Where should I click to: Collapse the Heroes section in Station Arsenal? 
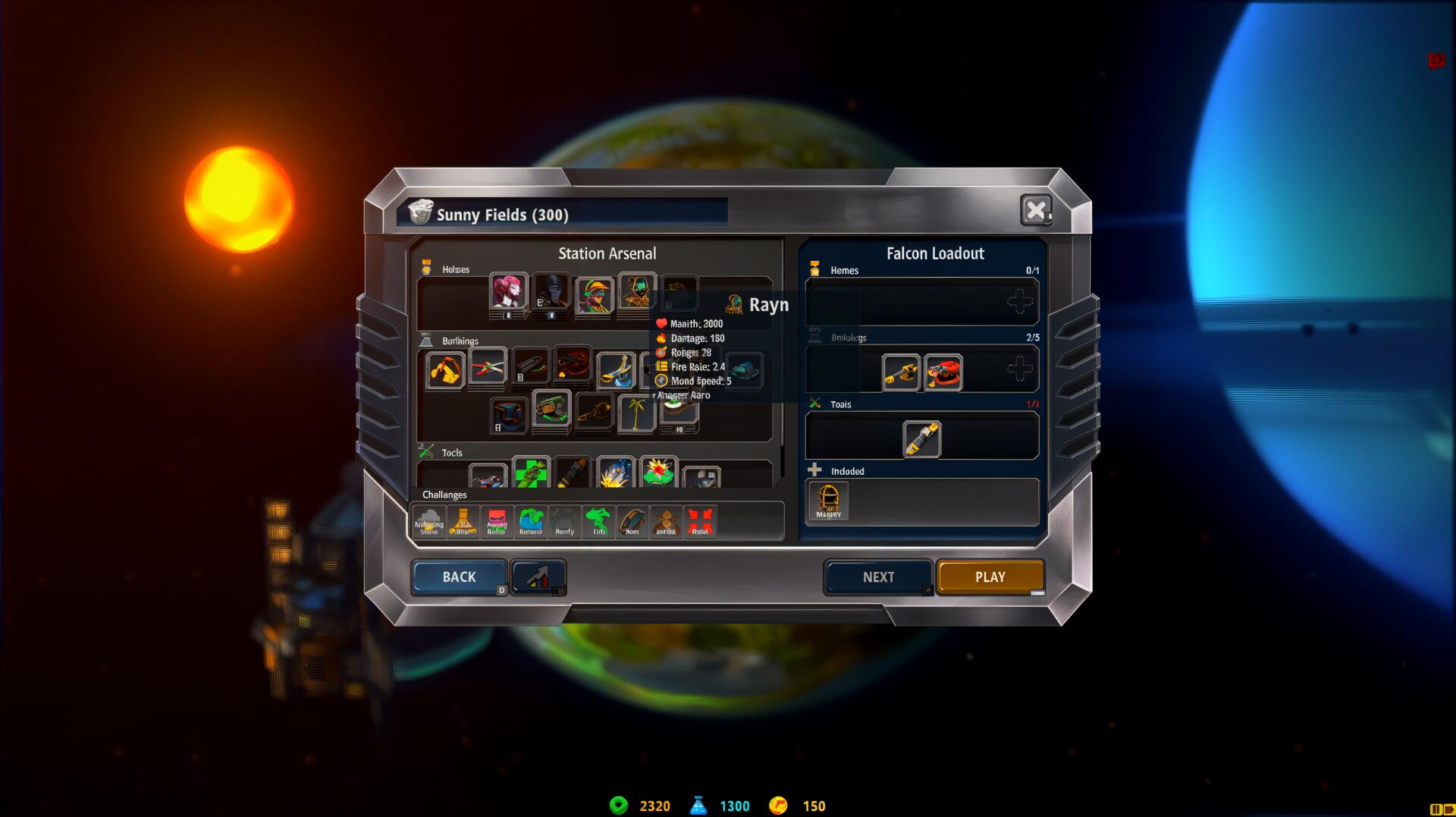426,269
